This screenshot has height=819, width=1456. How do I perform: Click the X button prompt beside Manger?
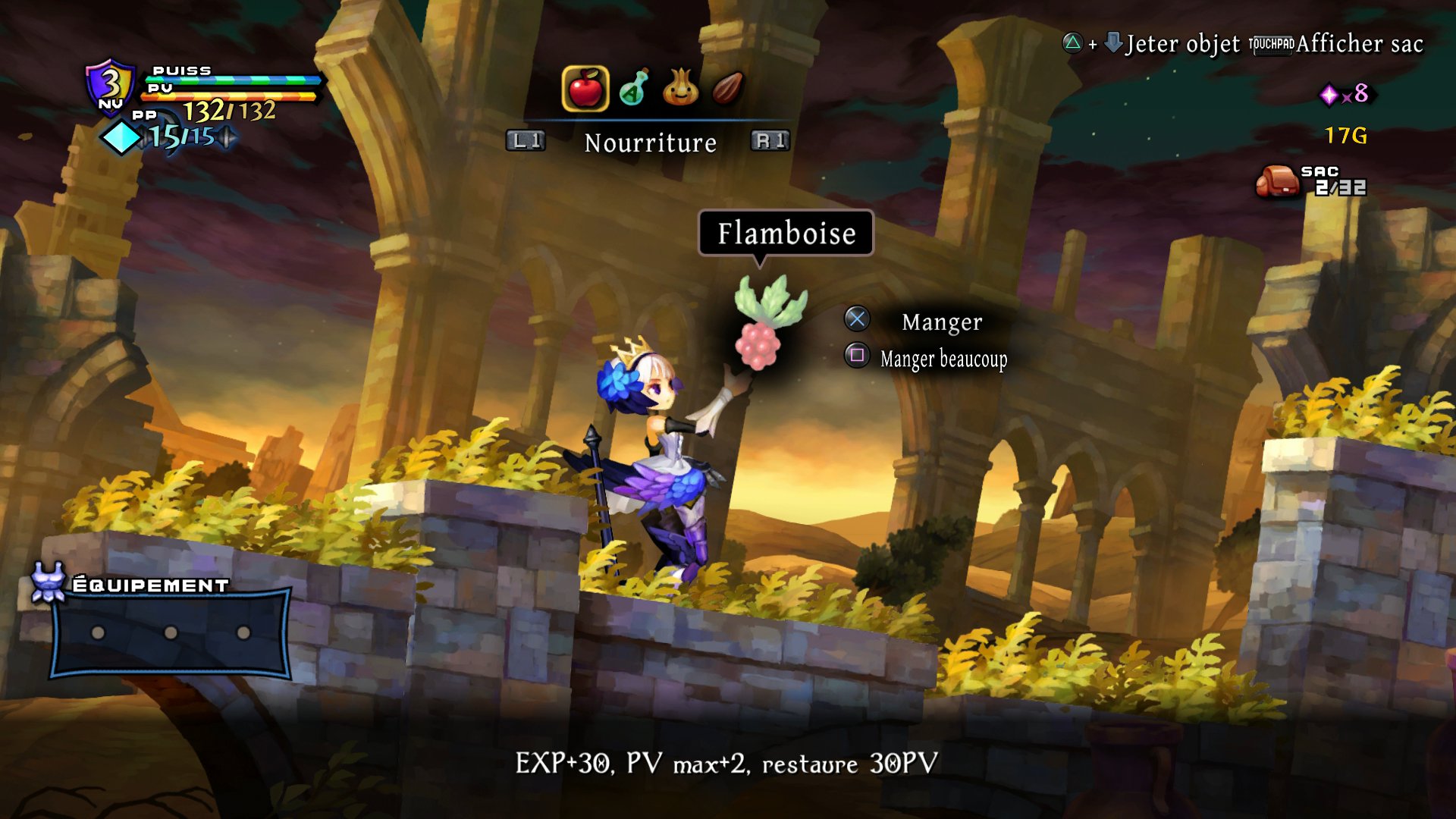[858, 319]
